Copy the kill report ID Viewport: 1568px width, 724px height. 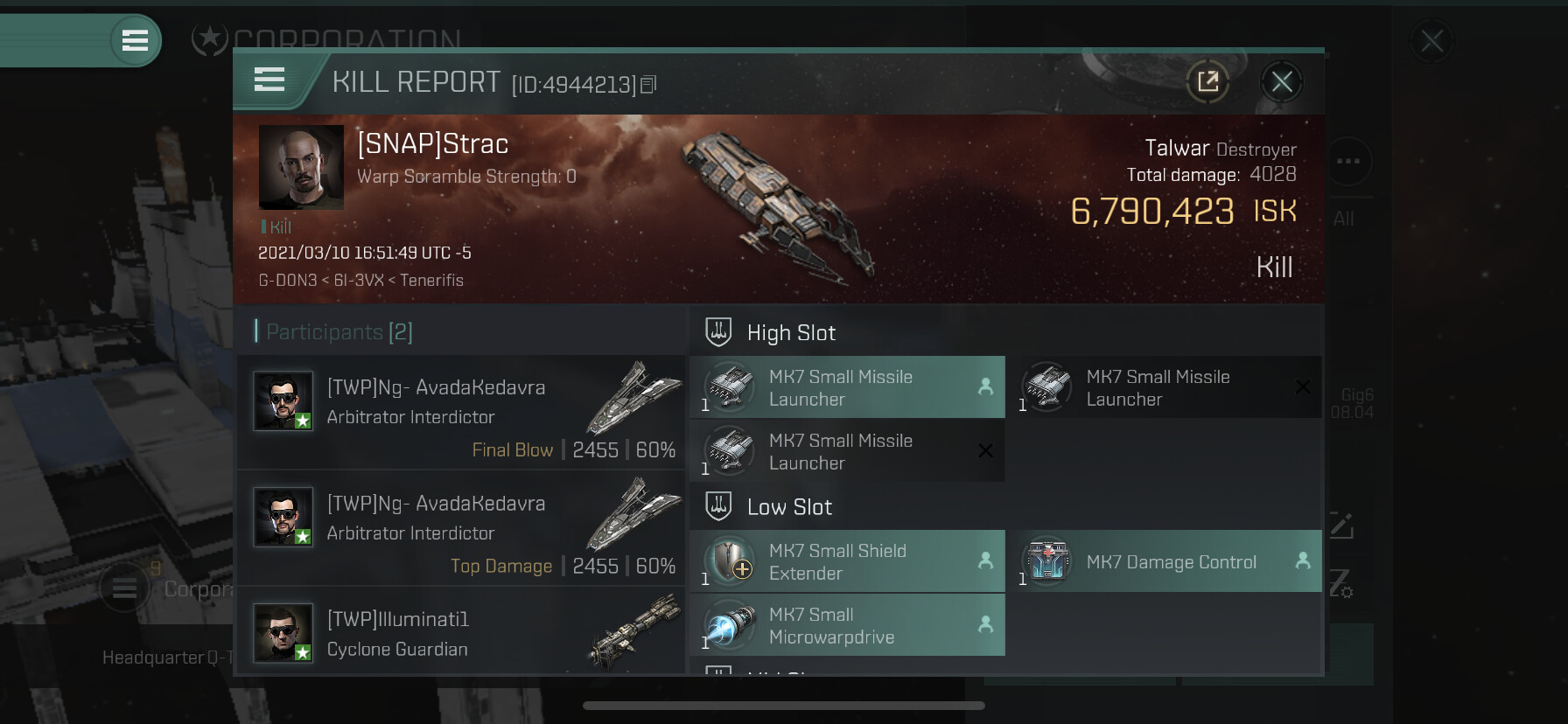point(648,85)
